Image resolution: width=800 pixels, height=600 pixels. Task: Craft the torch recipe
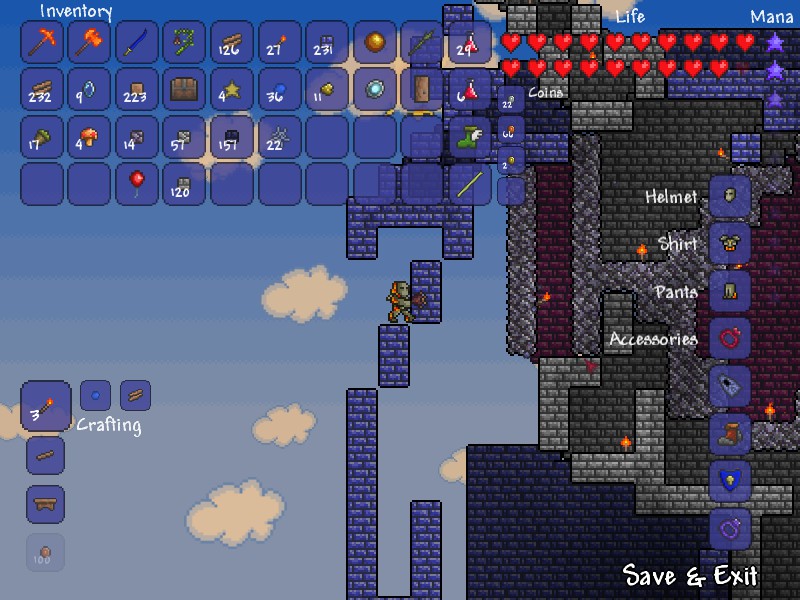[46, 407]
